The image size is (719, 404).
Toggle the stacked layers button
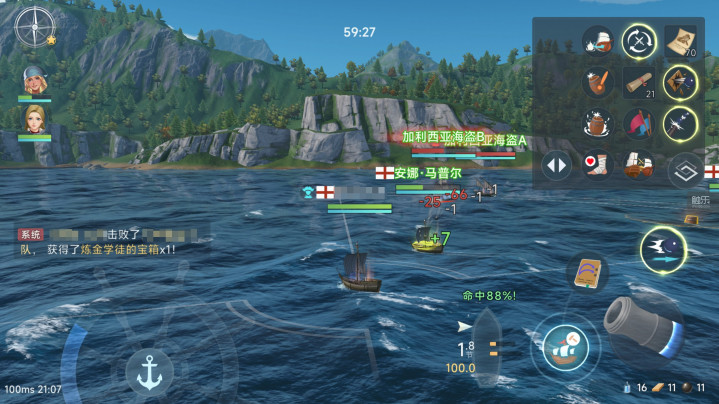(x=684, y=170)
